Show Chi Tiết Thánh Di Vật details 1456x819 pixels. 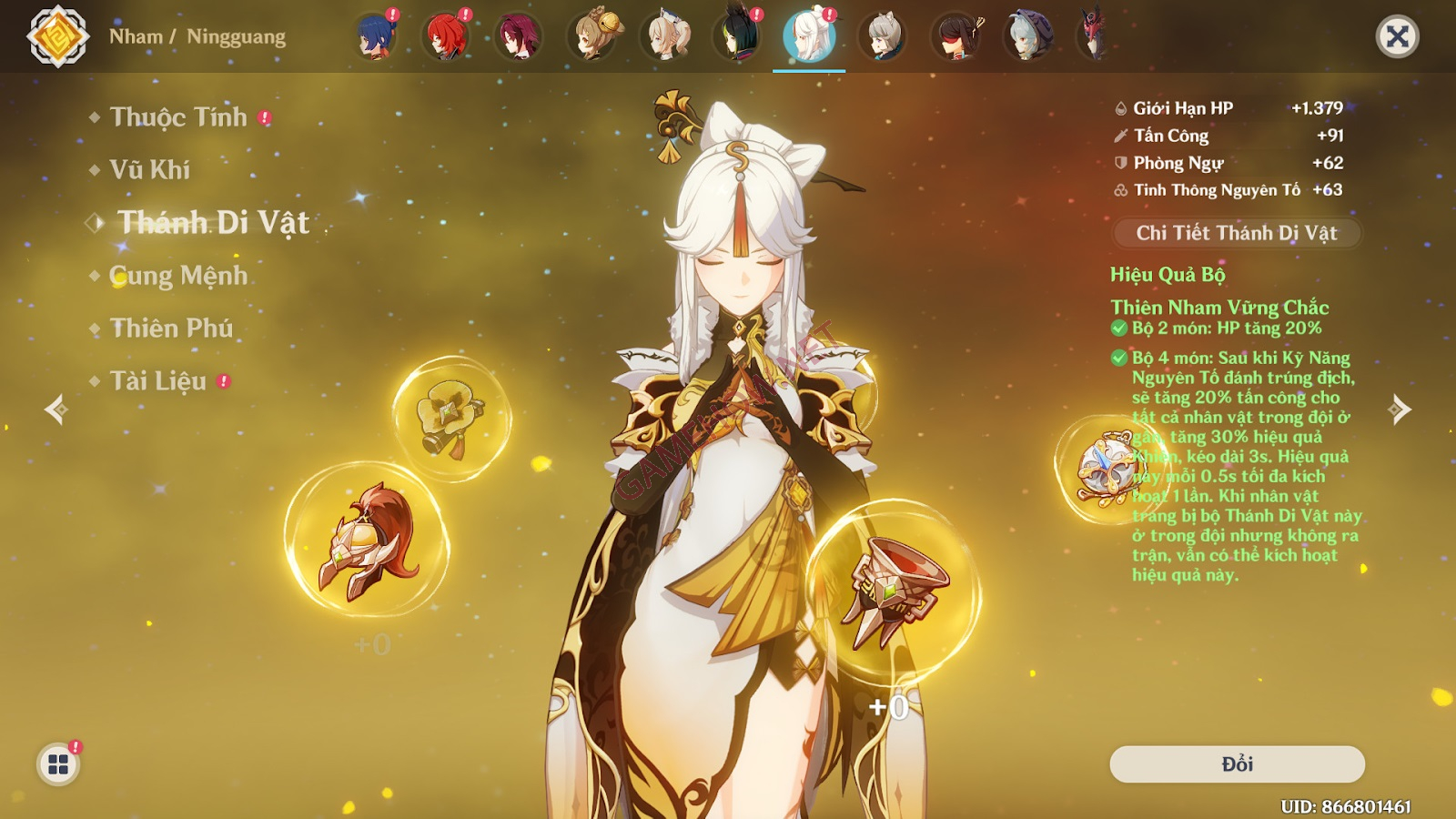[x=1237, y=233]
